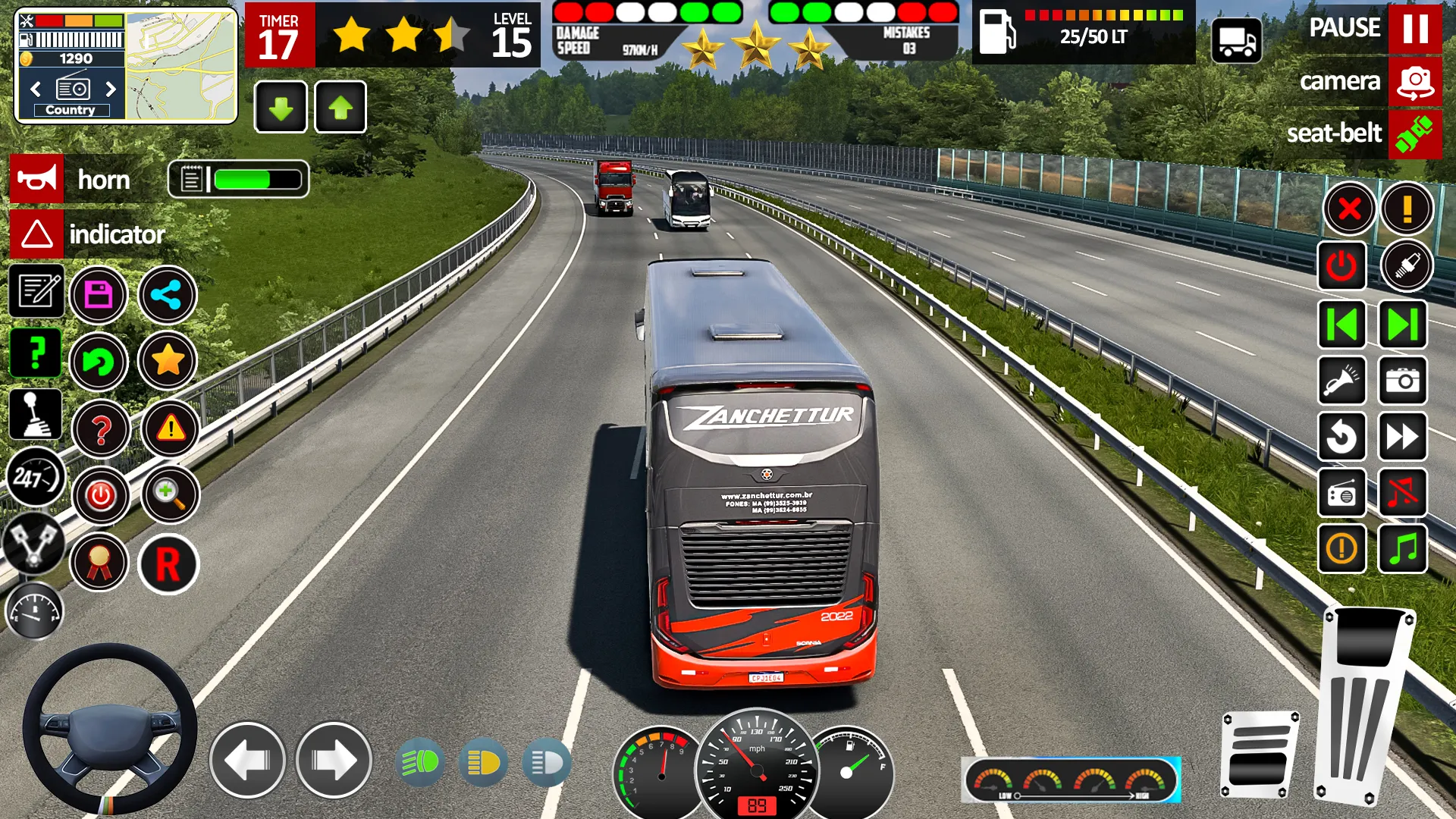Open the in-game radio
1456x819 pixels.
[x=1341, y=494]
